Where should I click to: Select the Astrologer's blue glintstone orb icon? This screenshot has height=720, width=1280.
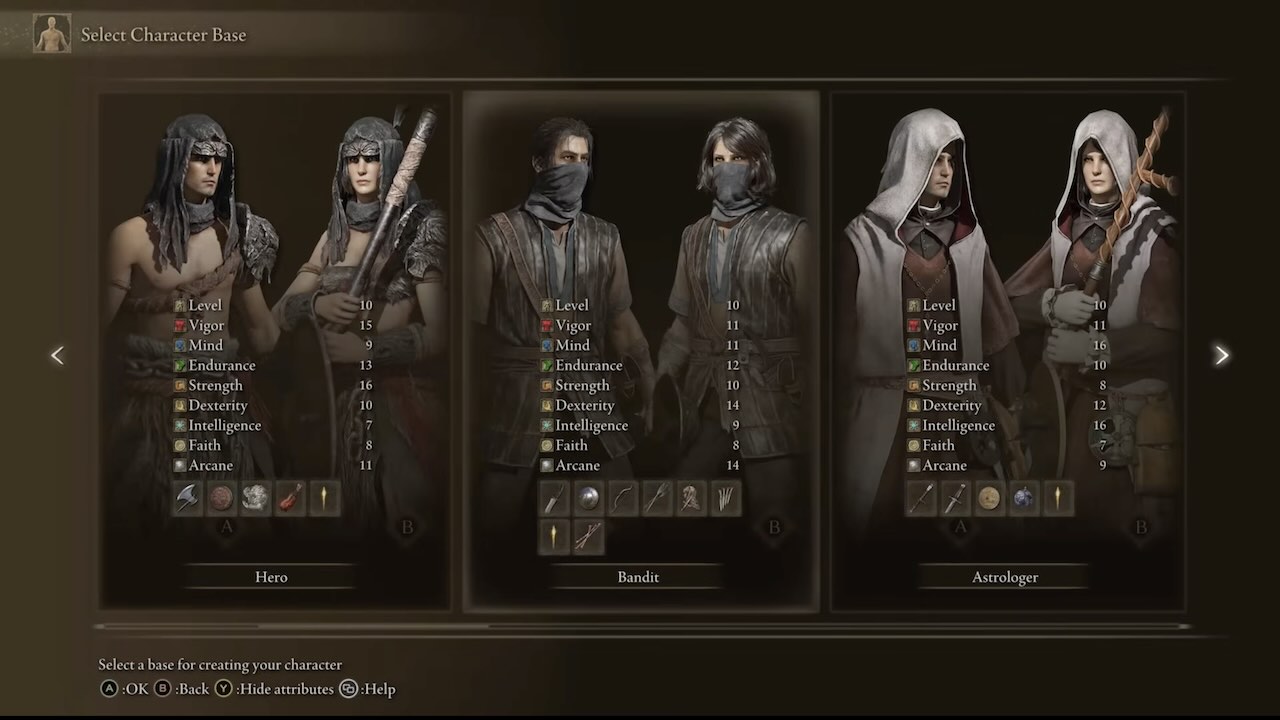pos(1023,498)
